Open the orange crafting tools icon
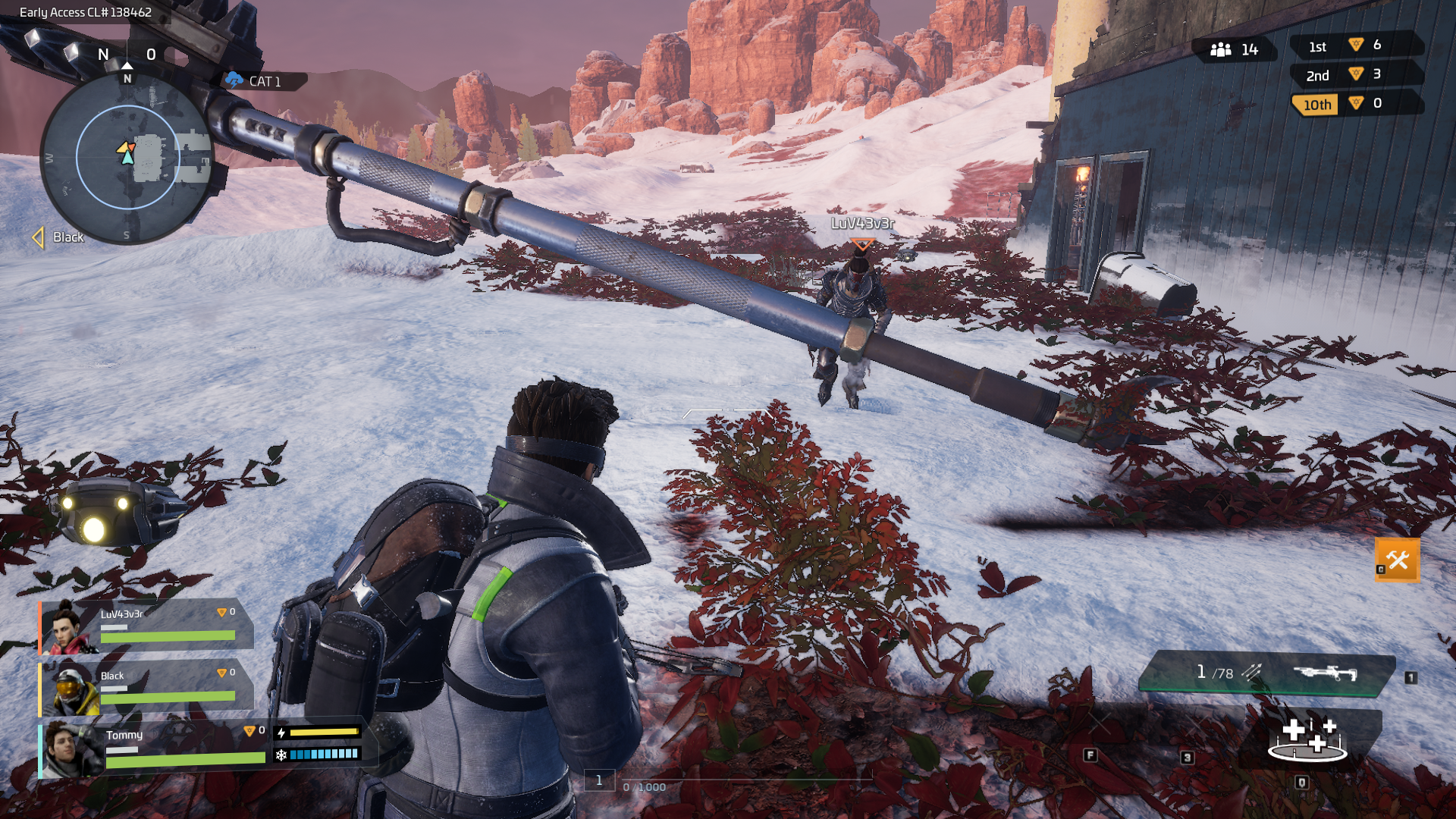The image size is (1456, 819). click(x=1397, y=560)
